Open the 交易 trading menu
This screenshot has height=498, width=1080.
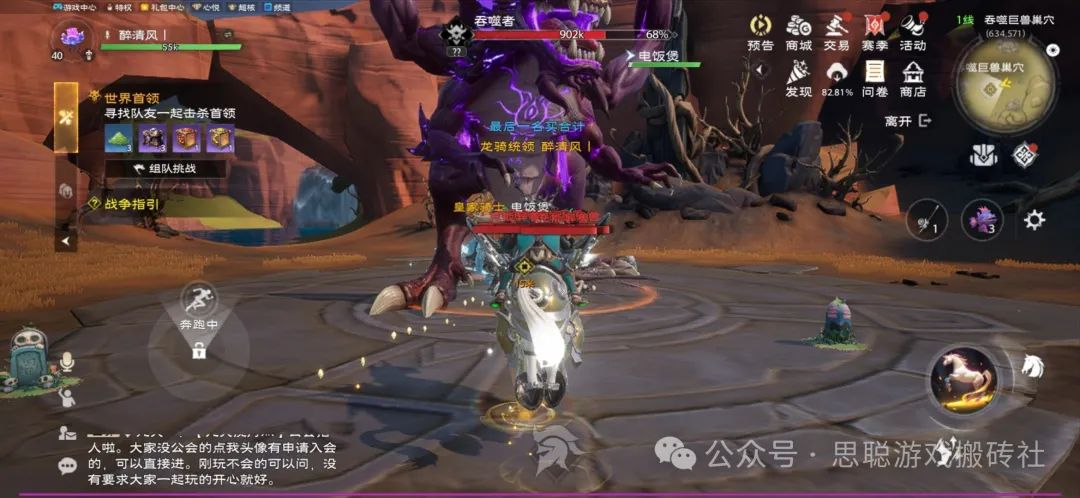point(836,31)
